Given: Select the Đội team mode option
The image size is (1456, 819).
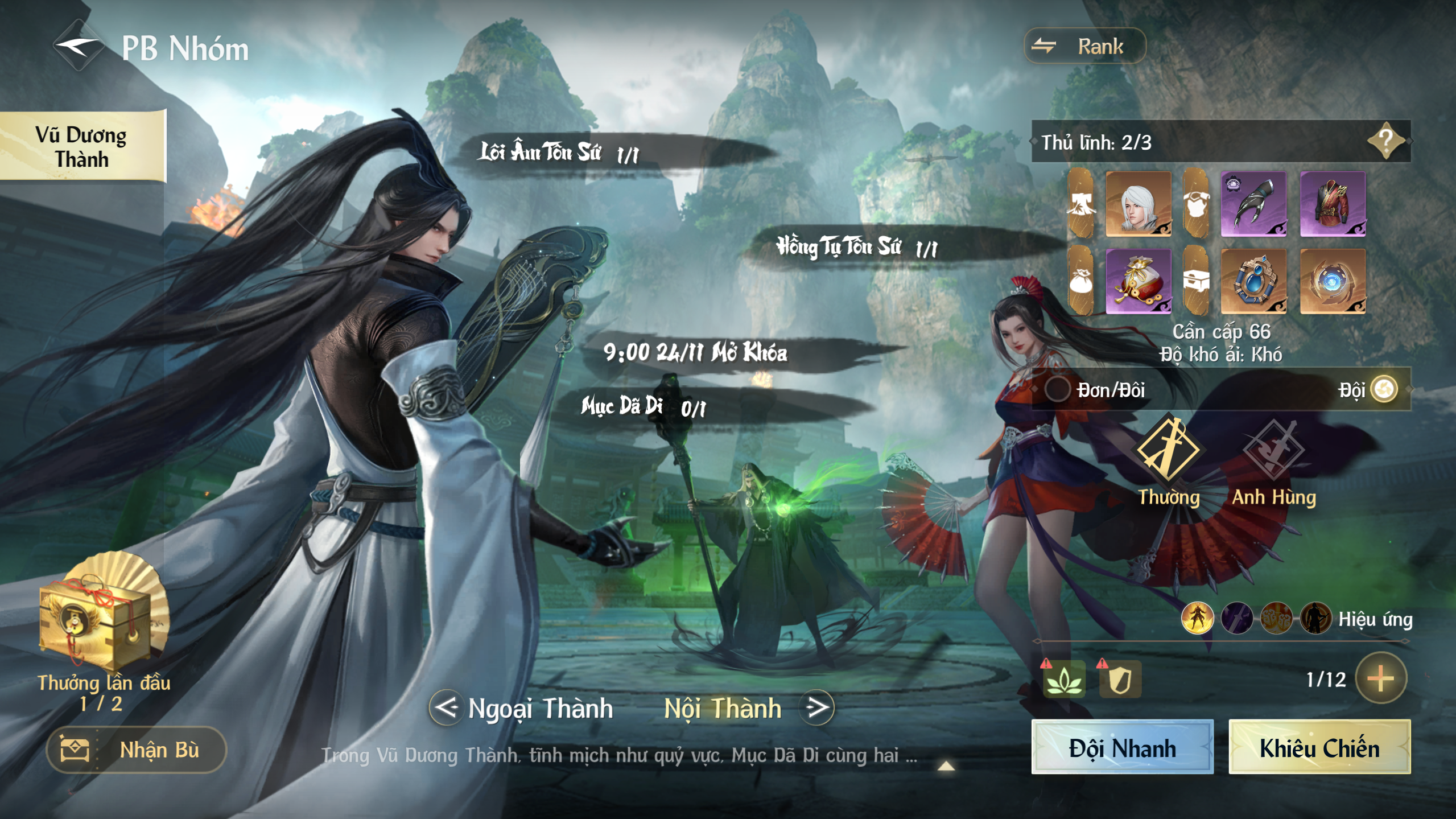Looking at the screenshot, I should pyautogui.click(x=1384, y=390).
